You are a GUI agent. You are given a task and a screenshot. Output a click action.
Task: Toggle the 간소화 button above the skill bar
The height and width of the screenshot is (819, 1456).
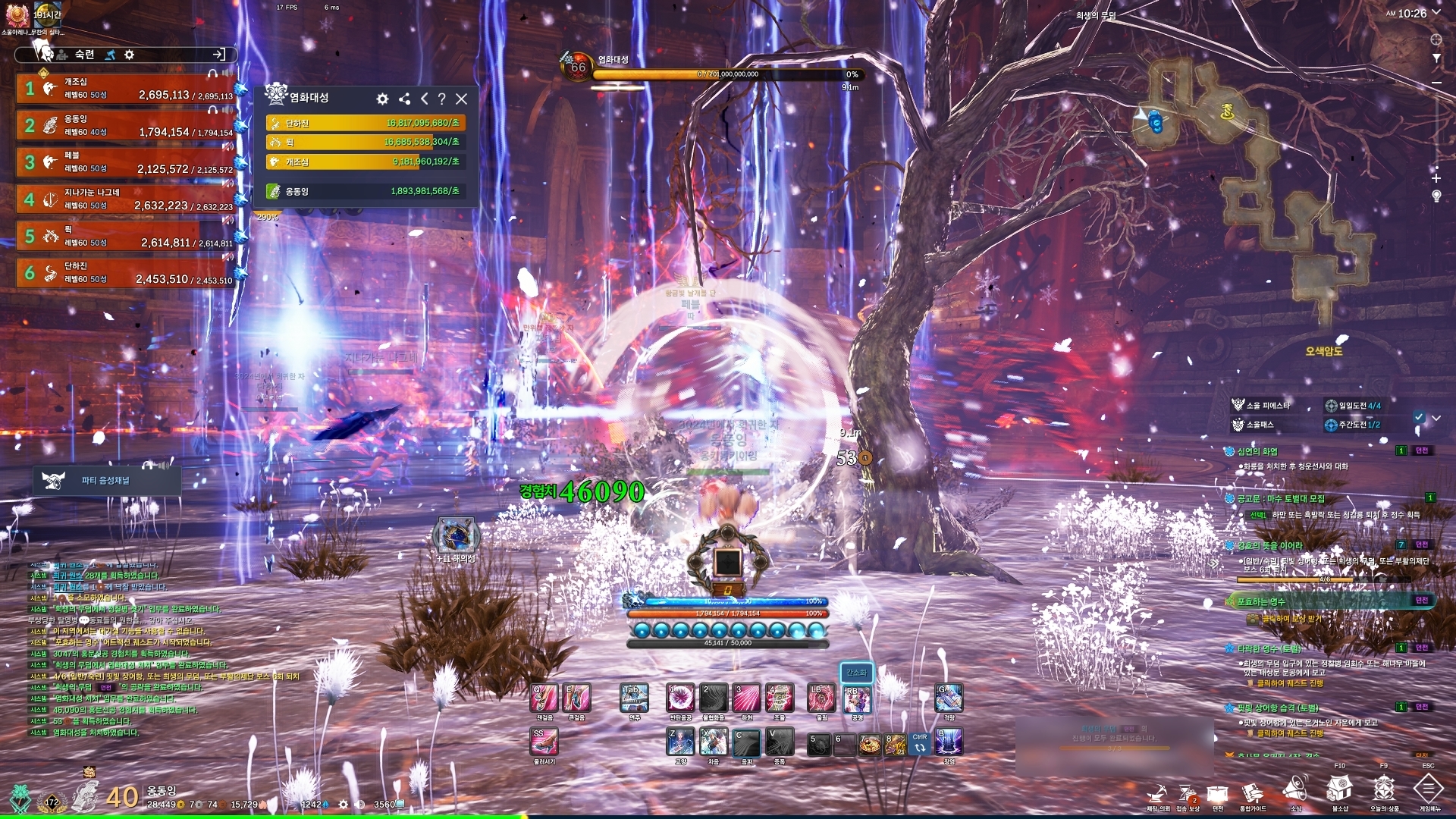[x=856, y=672]
